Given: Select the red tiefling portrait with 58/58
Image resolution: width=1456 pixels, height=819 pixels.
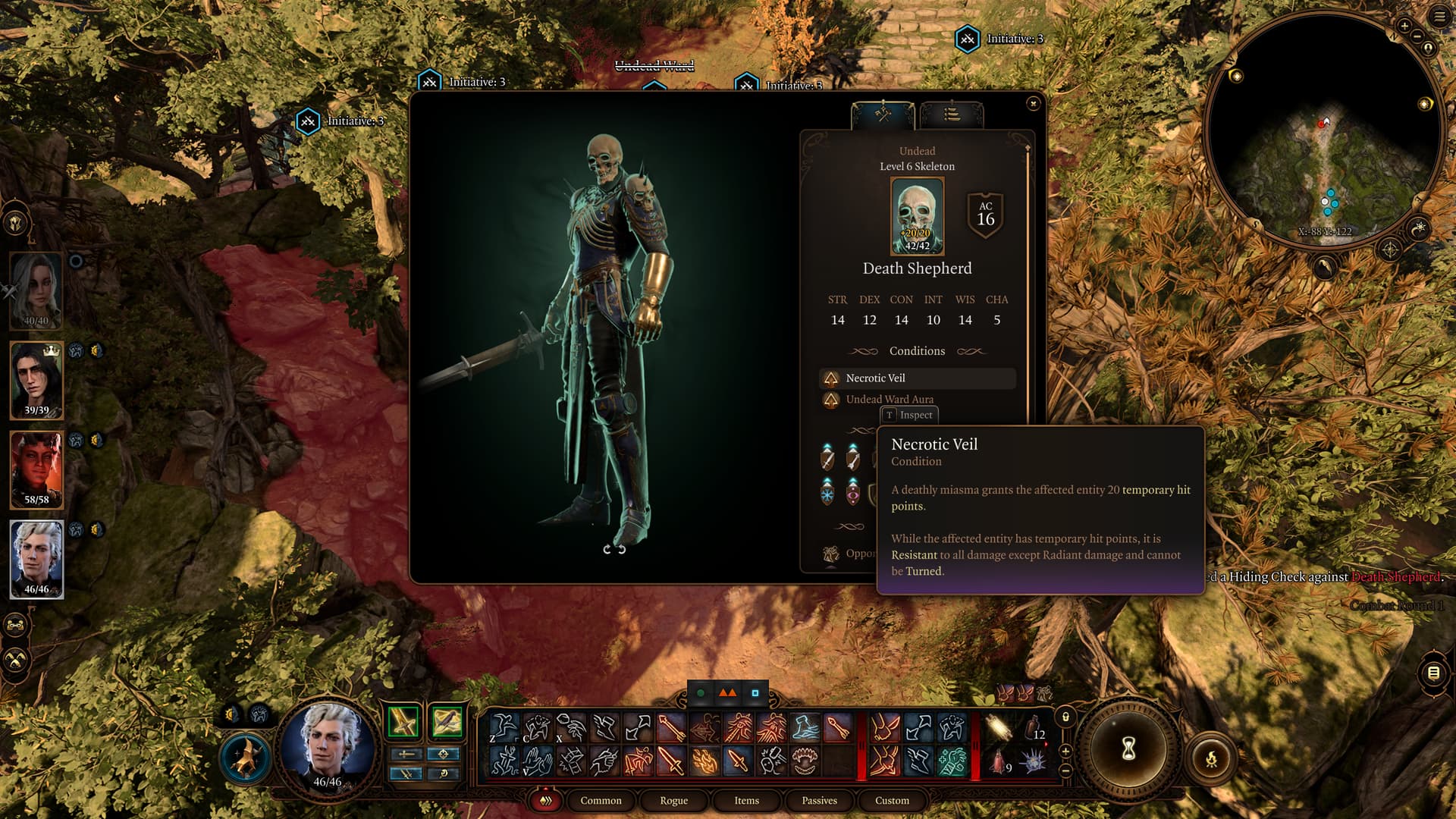Looking at the screenshot, I should pos(36,469).
